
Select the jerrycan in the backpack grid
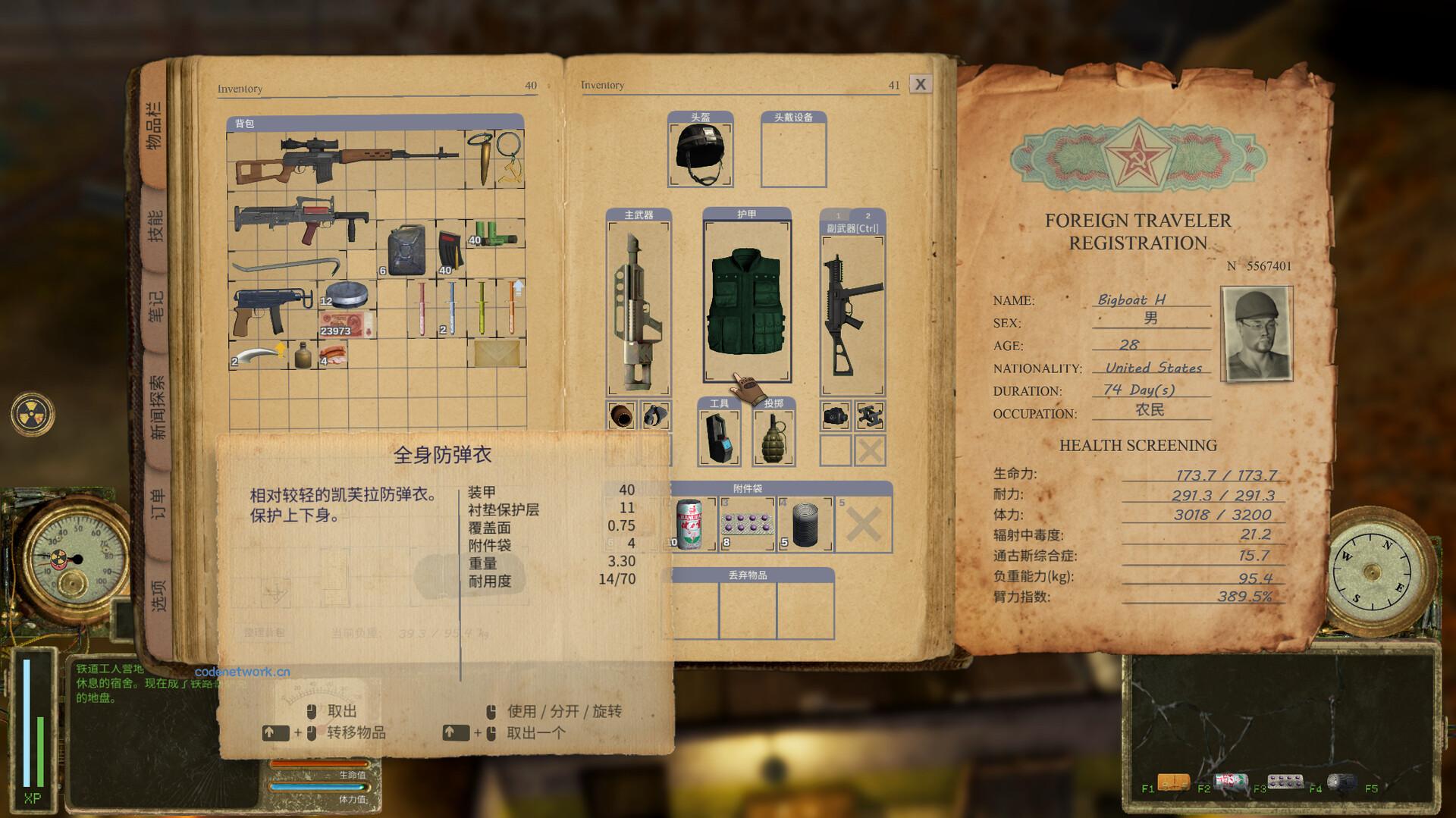406,250
